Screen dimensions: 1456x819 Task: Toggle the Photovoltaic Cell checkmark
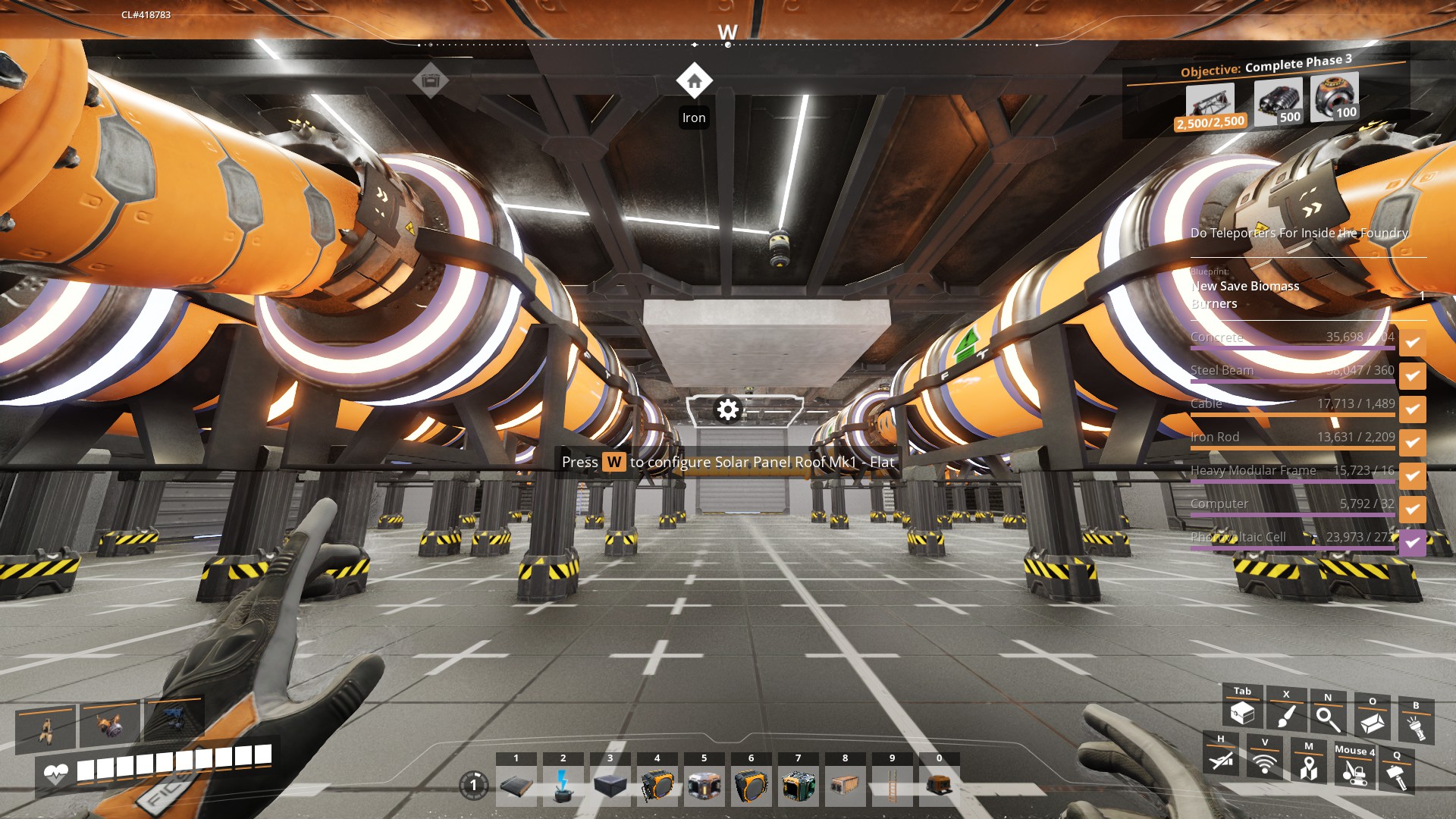(x=1412, y=543)
